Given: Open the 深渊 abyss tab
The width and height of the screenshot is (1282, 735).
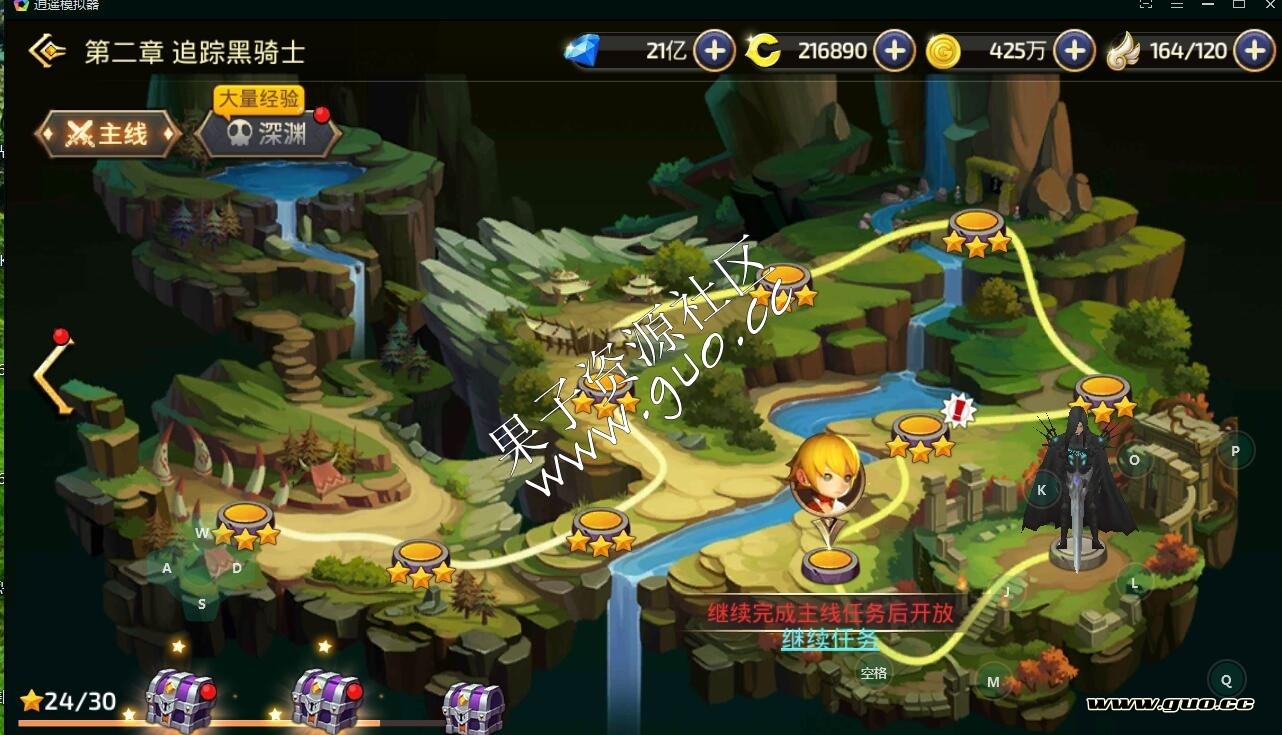Looking at the screenshot, I should pyautogui.click(x=268, y=135).
